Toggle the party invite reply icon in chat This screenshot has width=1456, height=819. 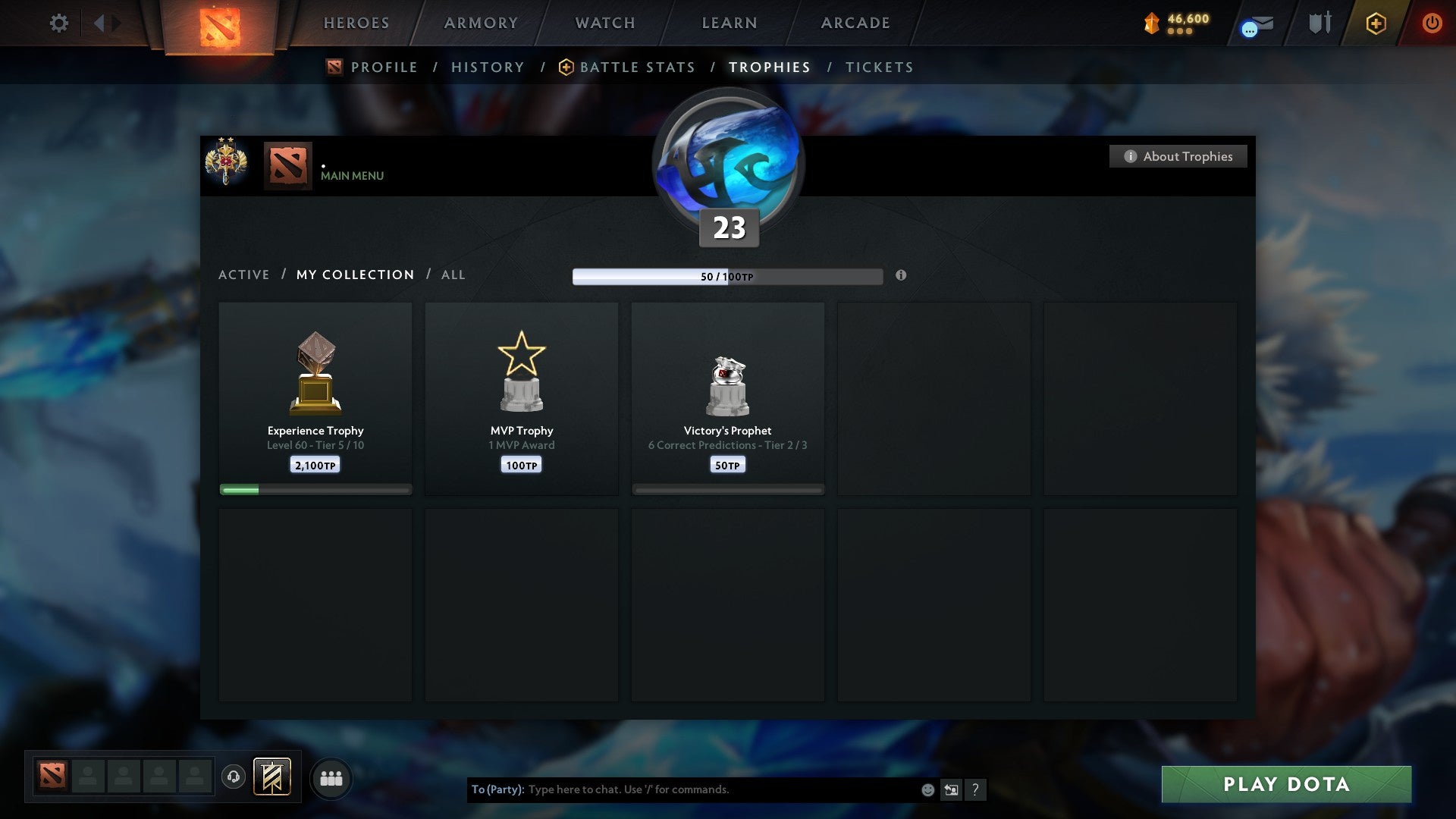tap(951, 789)
